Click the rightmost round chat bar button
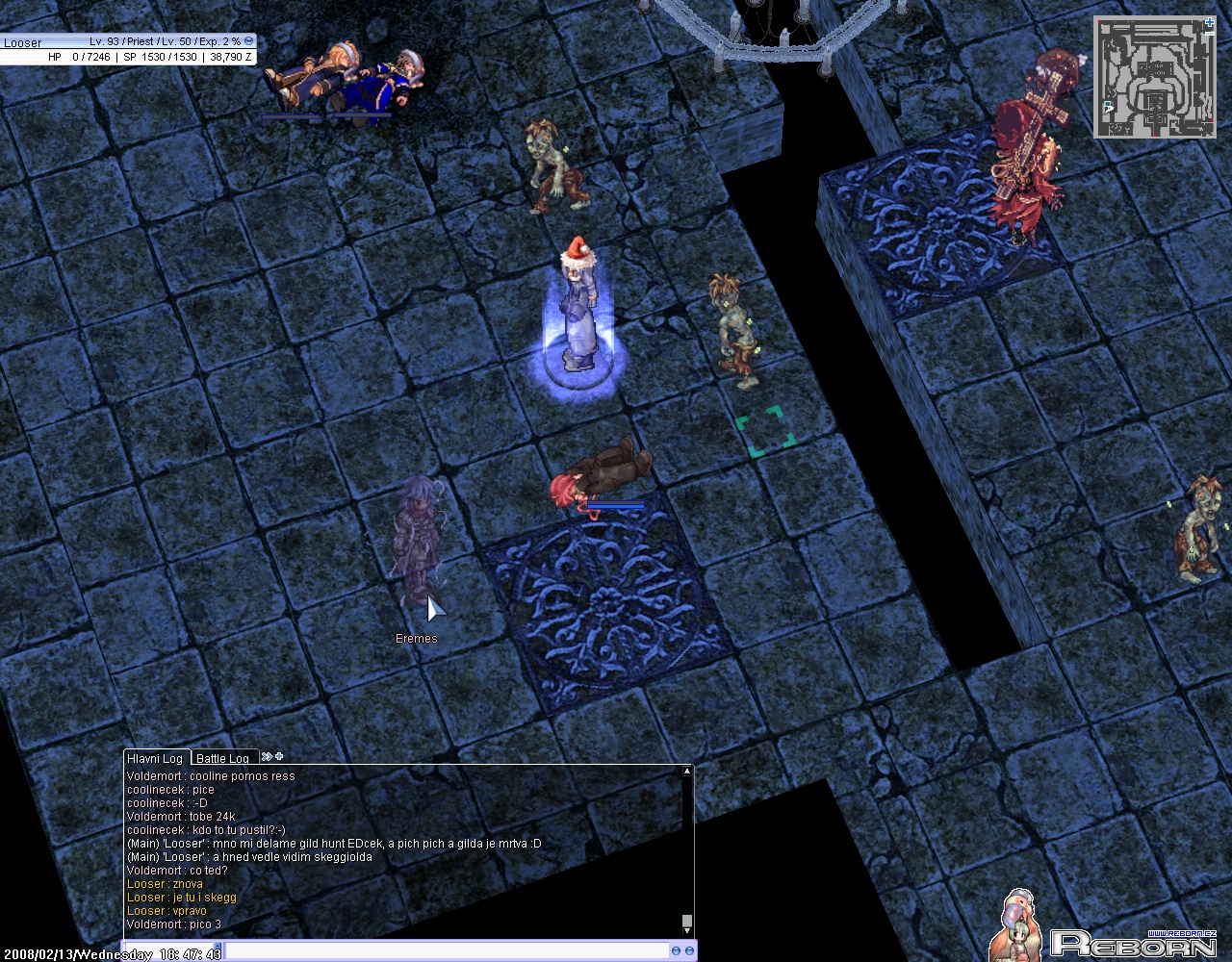The height and width of the screenshot is (962, 1232). point(689,951)
